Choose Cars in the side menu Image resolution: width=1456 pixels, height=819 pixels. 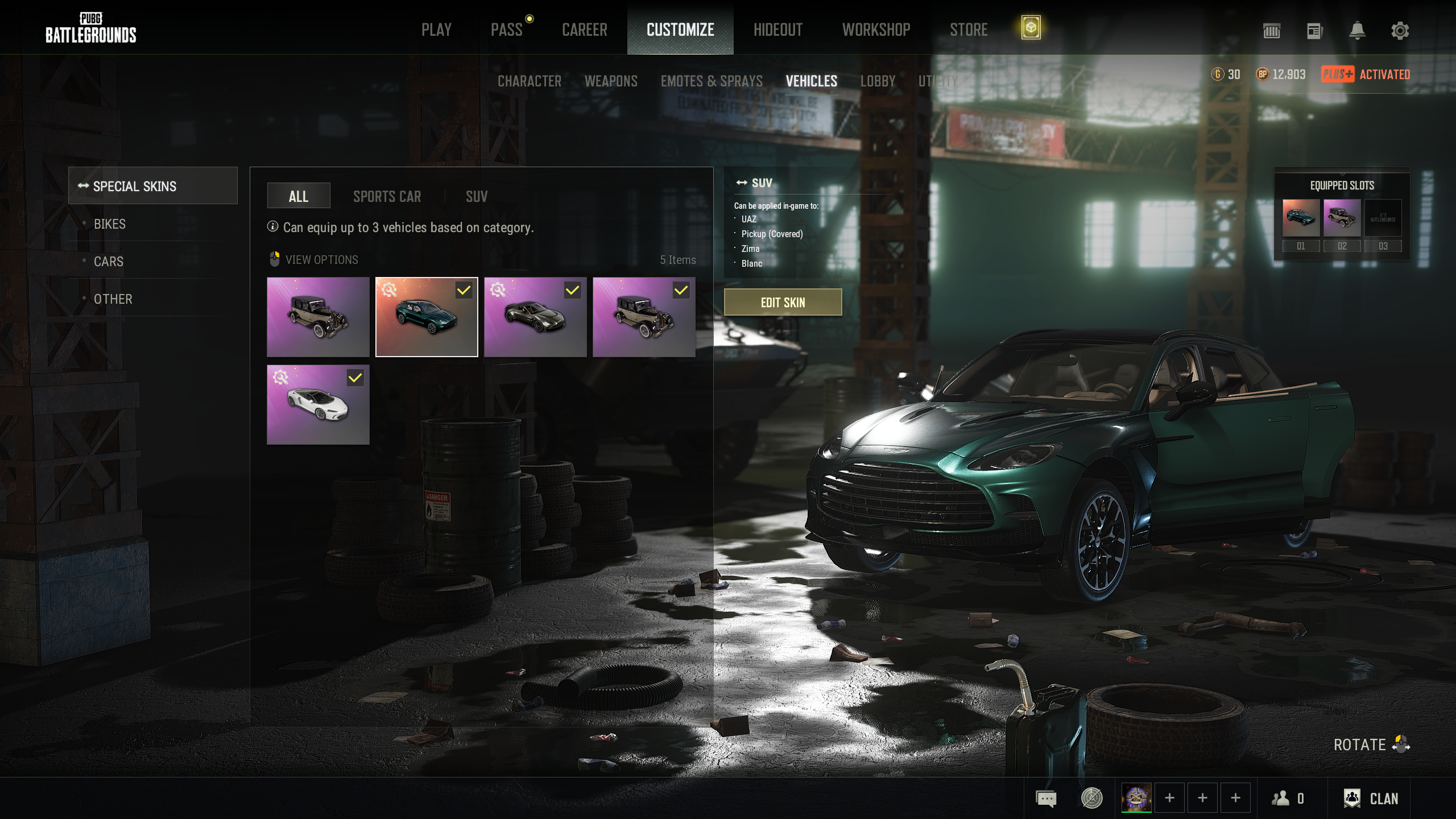point(109,262)
